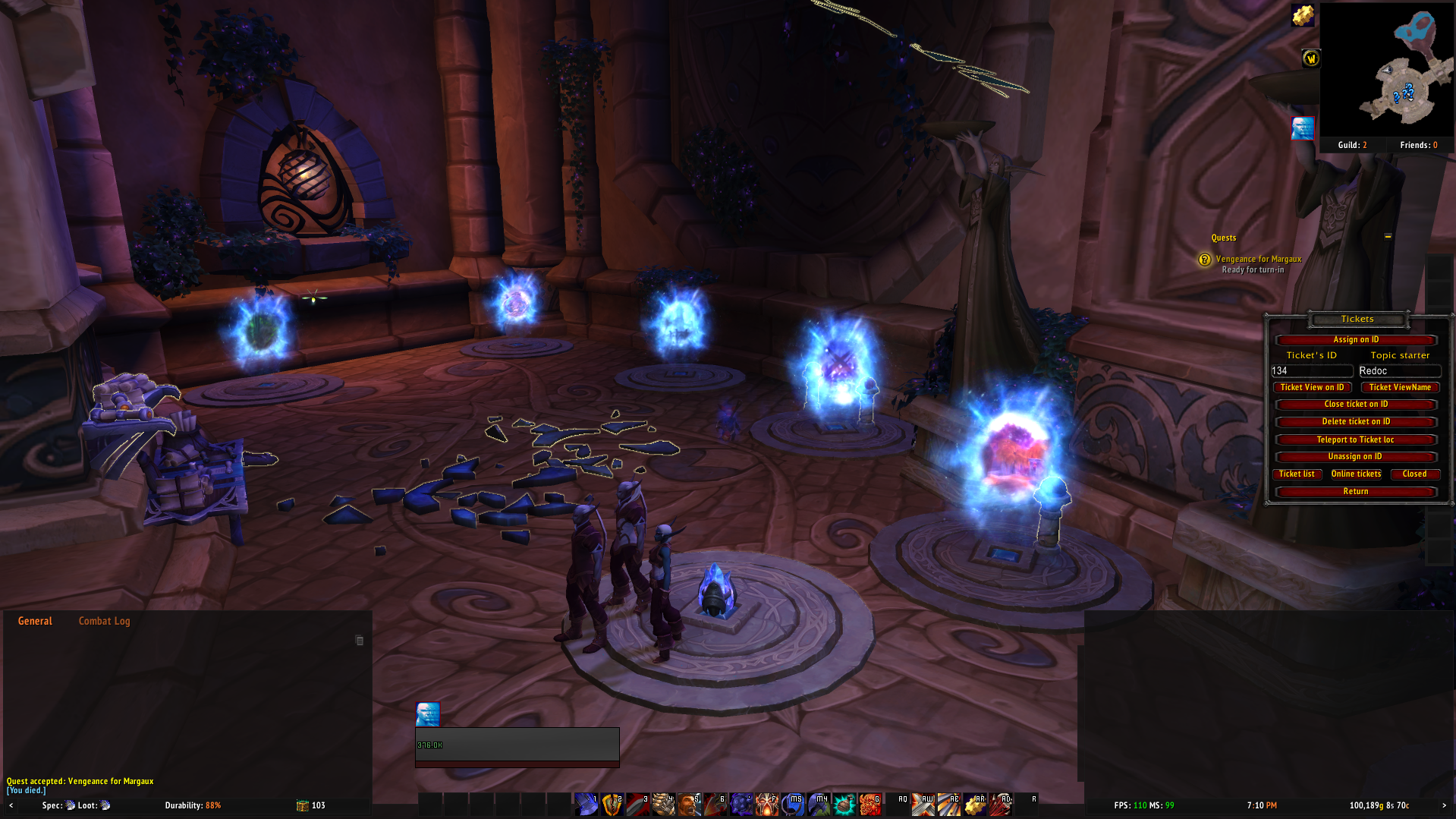Switch to the Combat Log tab
The image size is (1456, 819).
tap(104, 621)
